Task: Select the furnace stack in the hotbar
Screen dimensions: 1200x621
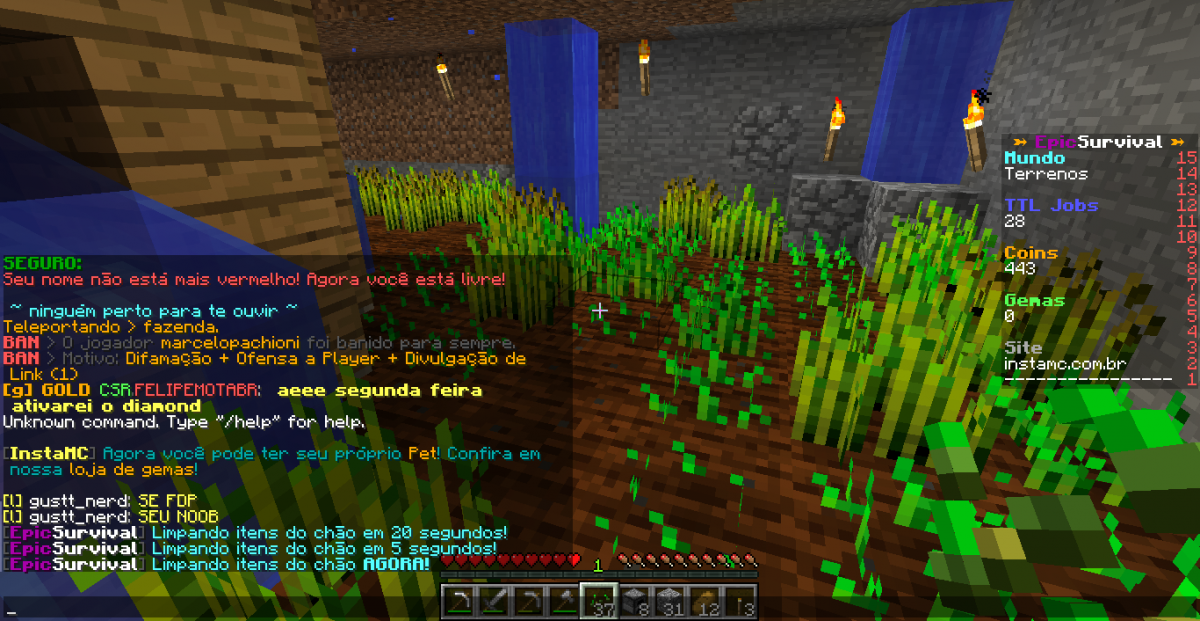Action: (635, 601)
